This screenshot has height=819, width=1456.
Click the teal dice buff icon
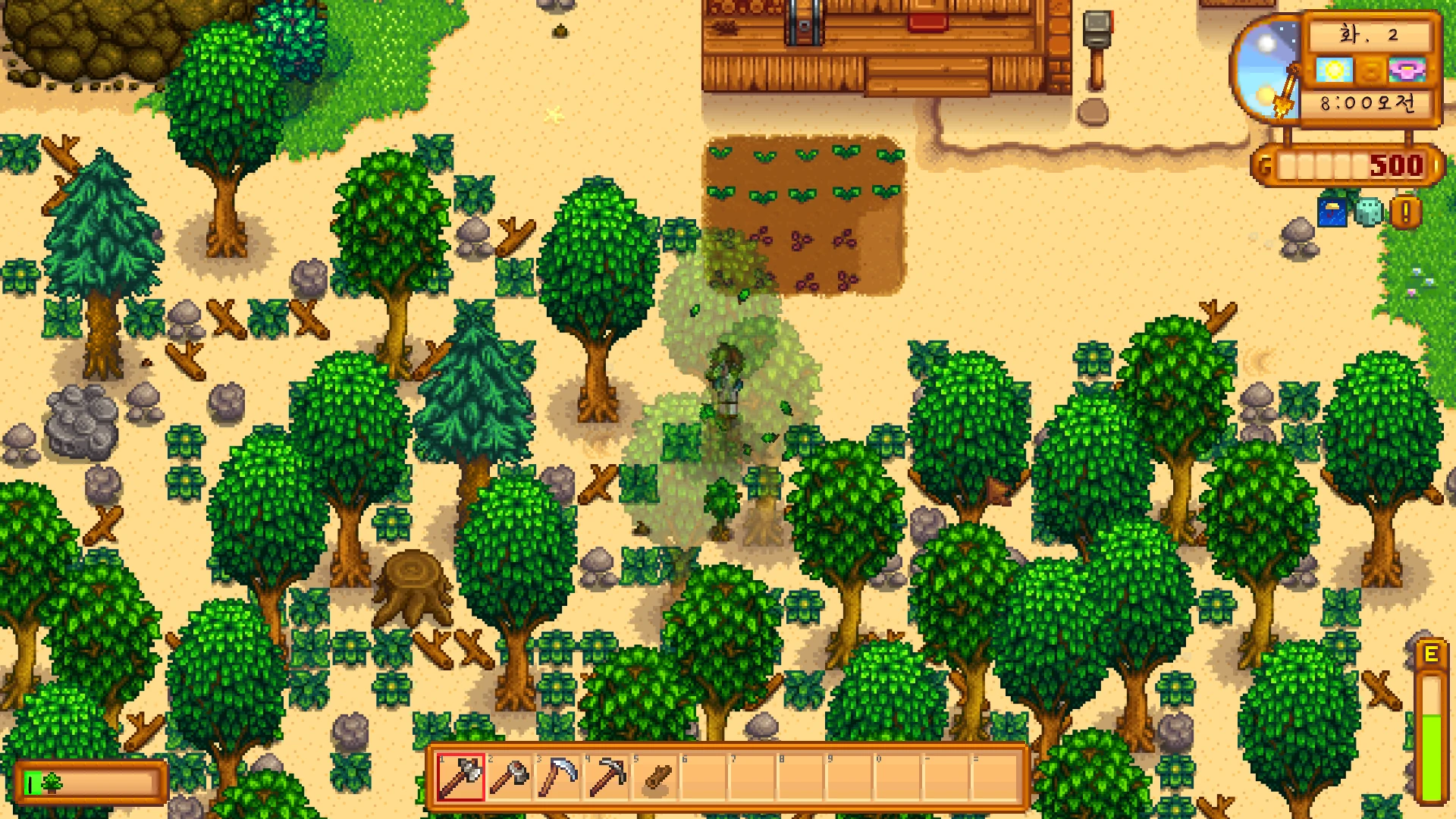(1369, 212)
